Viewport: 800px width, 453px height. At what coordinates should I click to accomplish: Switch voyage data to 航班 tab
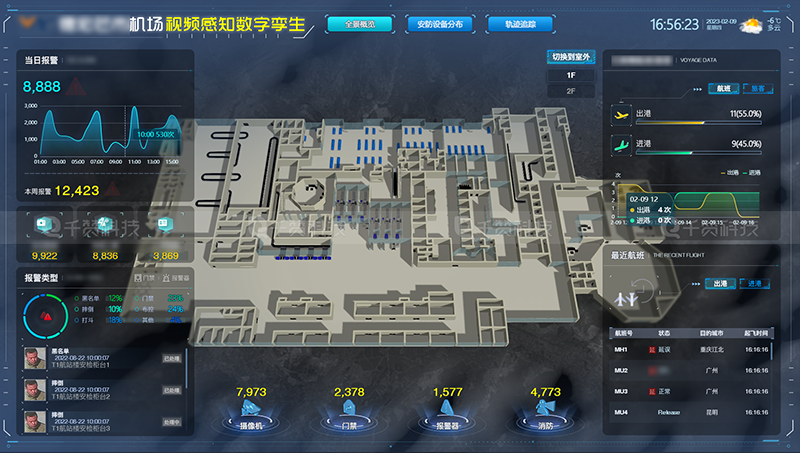[x=722, y=88]
